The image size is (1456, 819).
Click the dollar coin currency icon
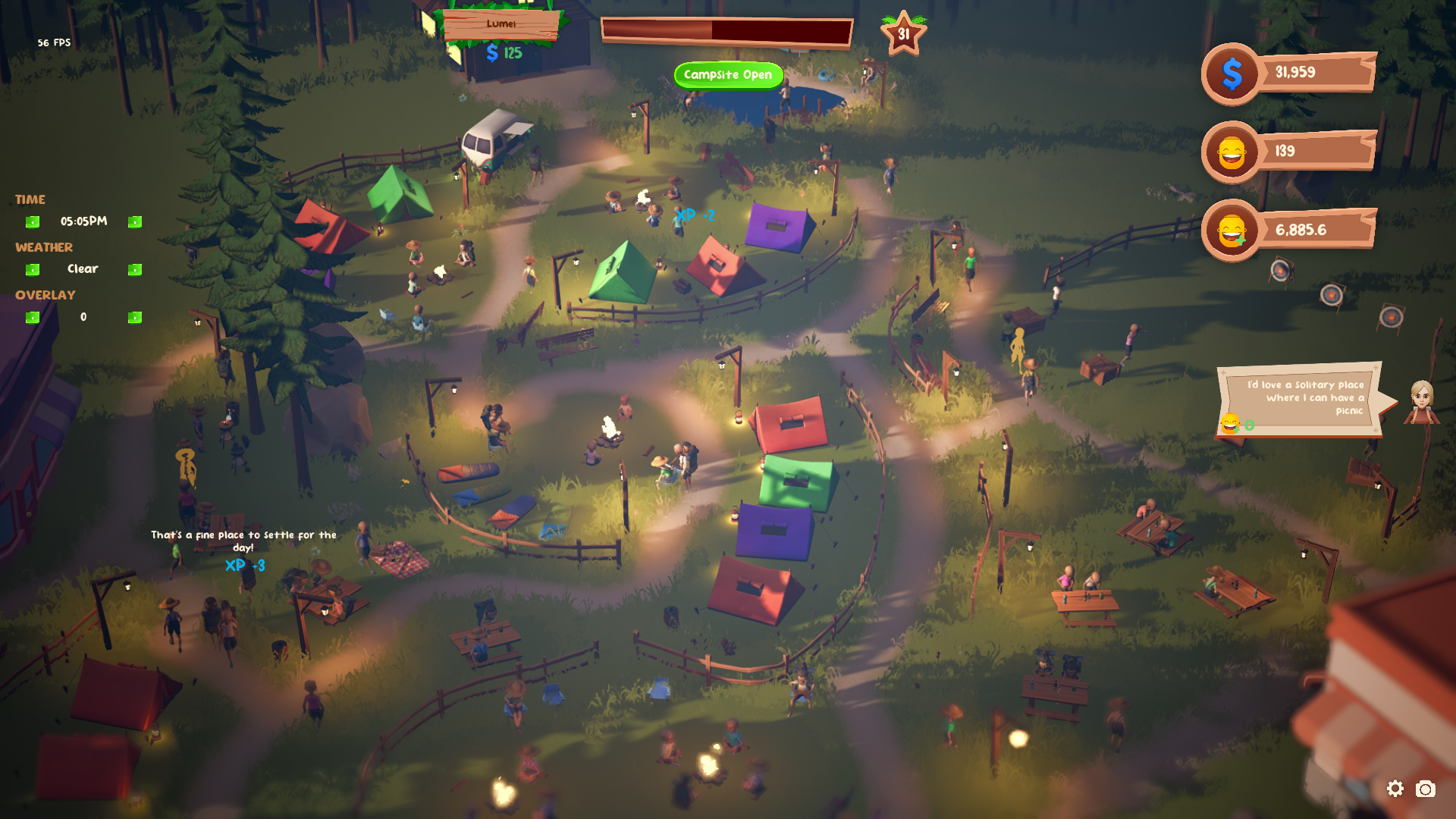tap(1232, 74)
